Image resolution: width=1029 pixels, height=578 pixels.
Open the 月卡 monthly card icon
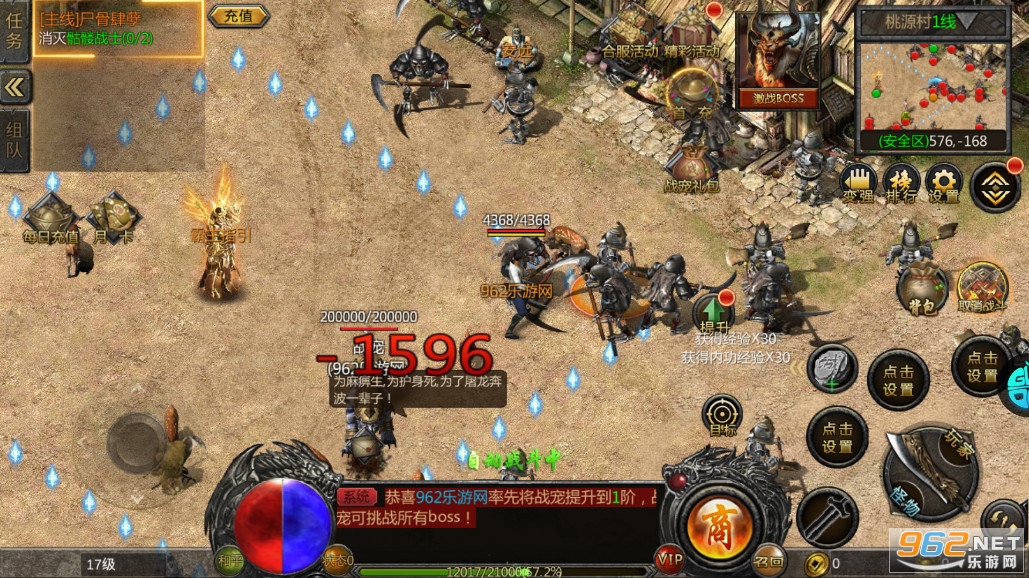pyautogui.click(x=113, y=218)
